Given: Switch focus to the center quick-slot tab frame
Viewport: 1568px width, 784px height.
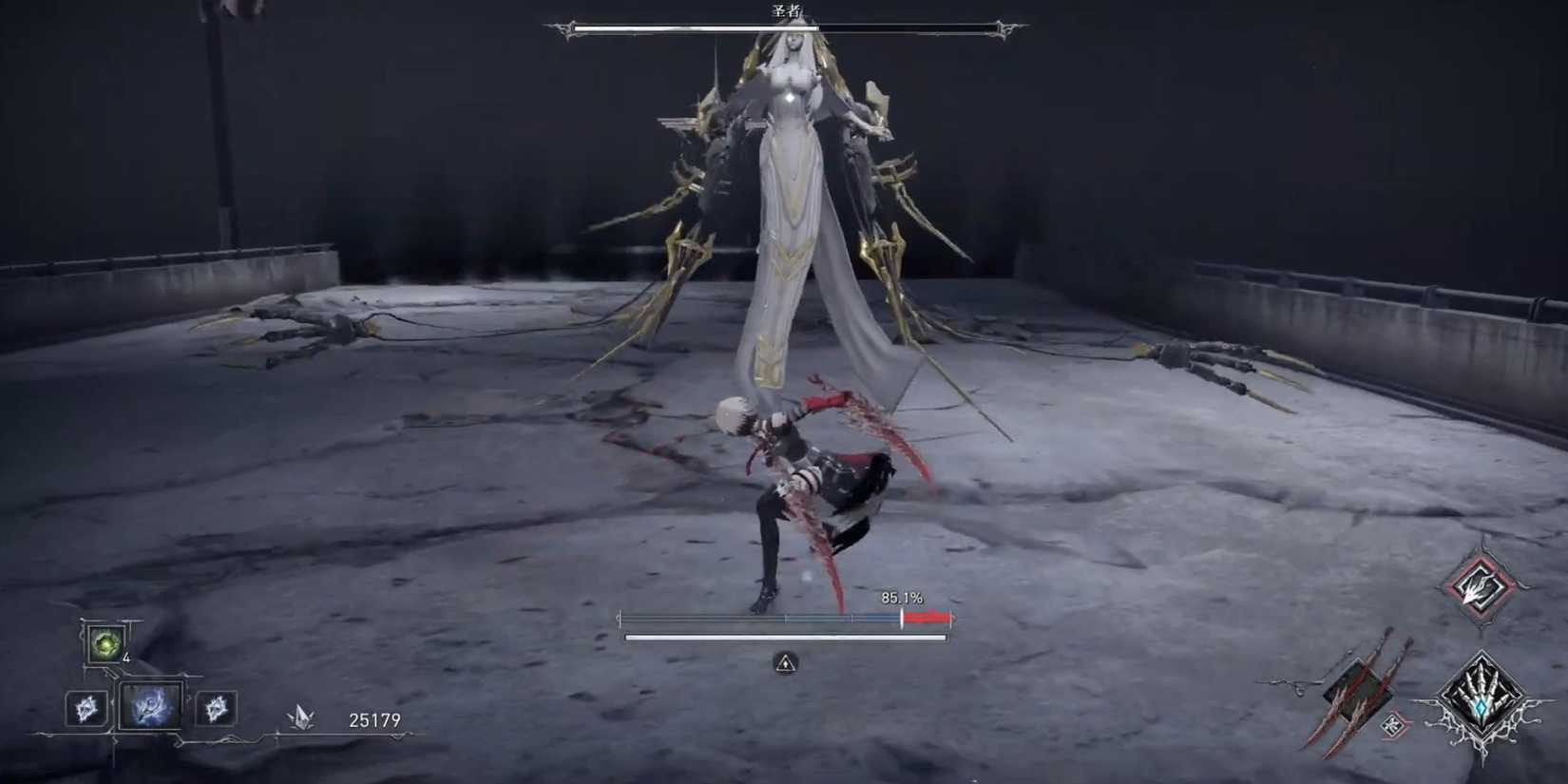Looking at the screenshot, I should point(152,708).
